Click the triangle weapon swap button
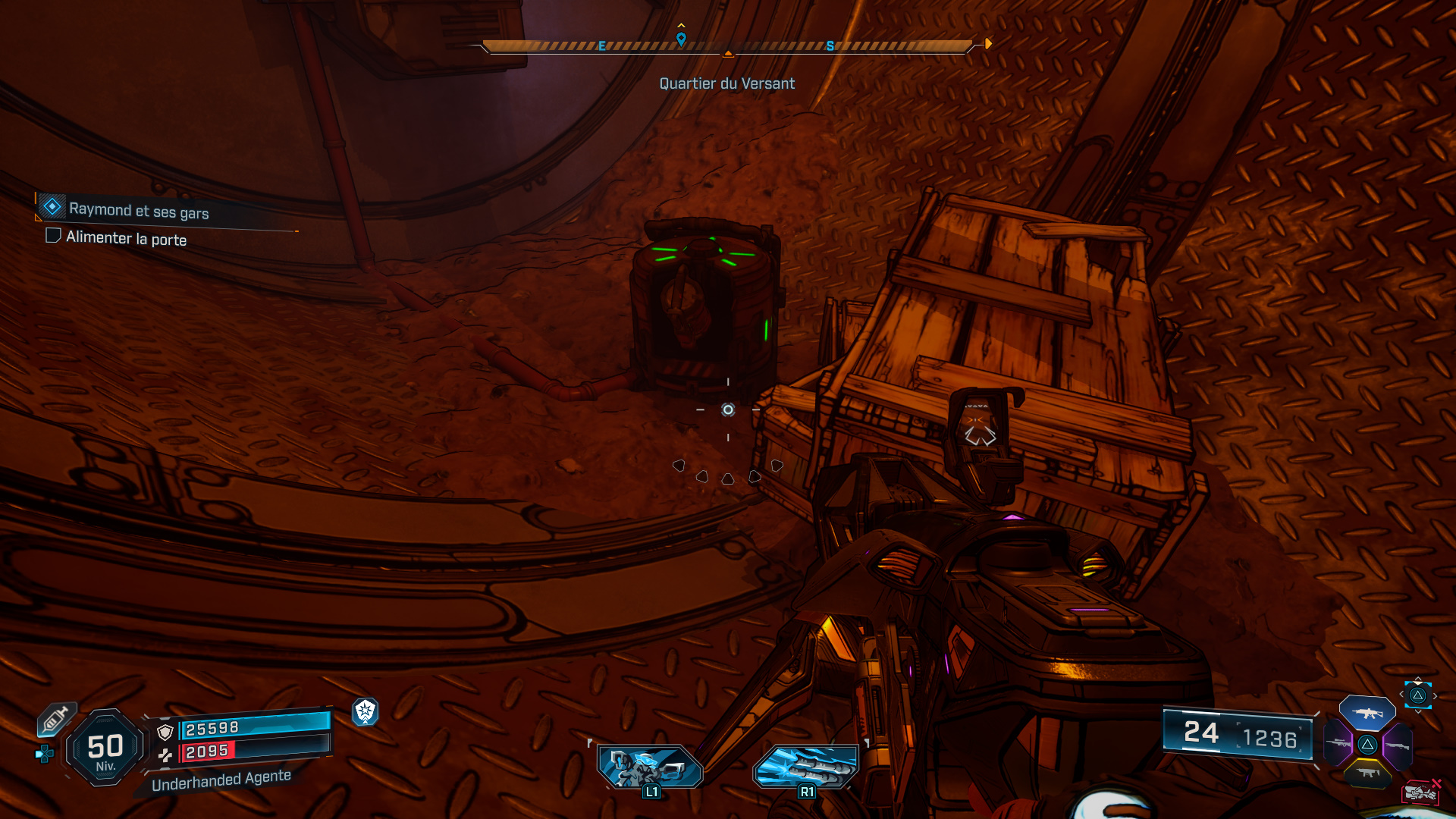 coord(1418,695)
